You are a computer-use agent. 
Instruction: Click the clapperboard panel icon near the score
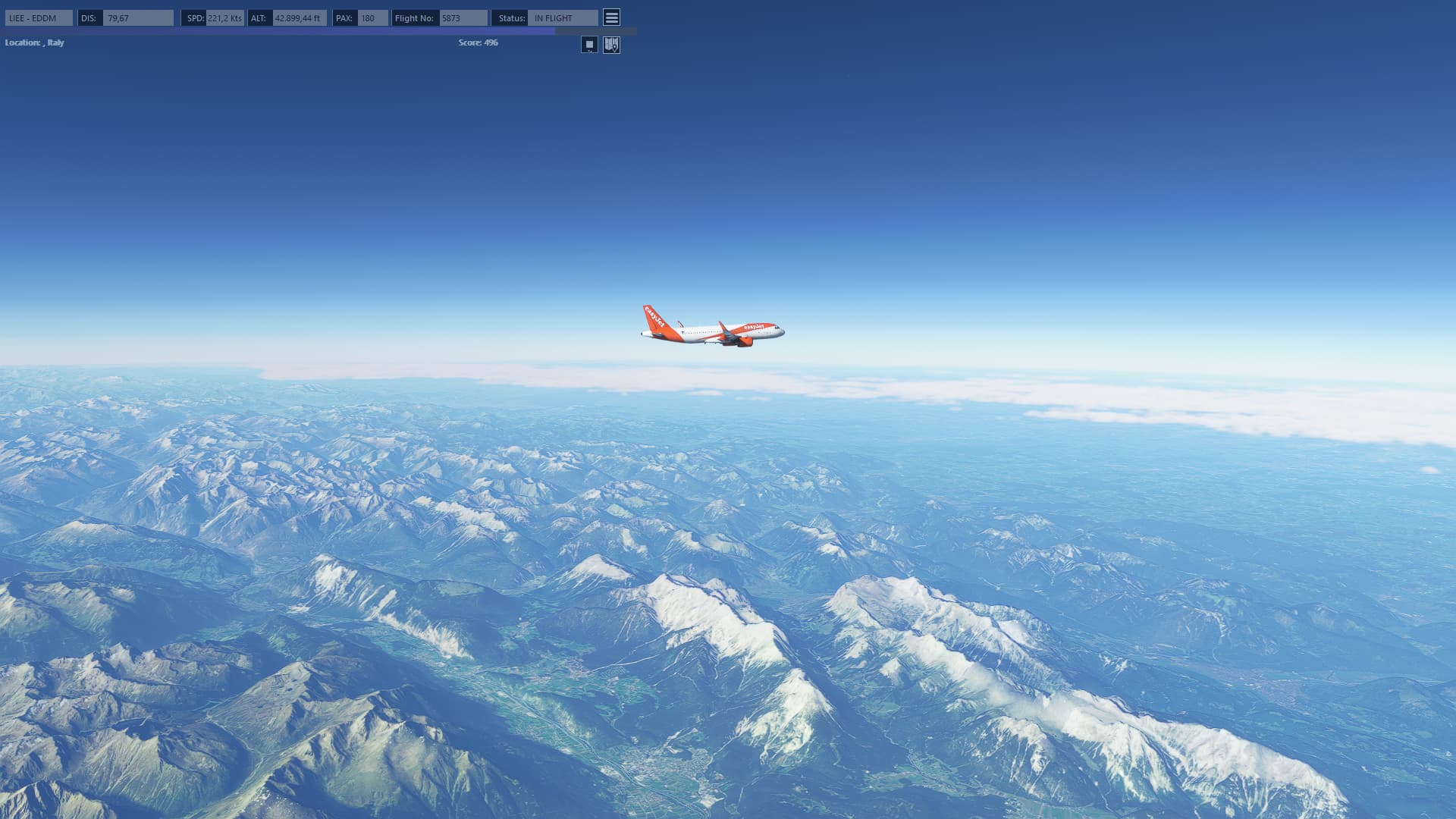589,45
